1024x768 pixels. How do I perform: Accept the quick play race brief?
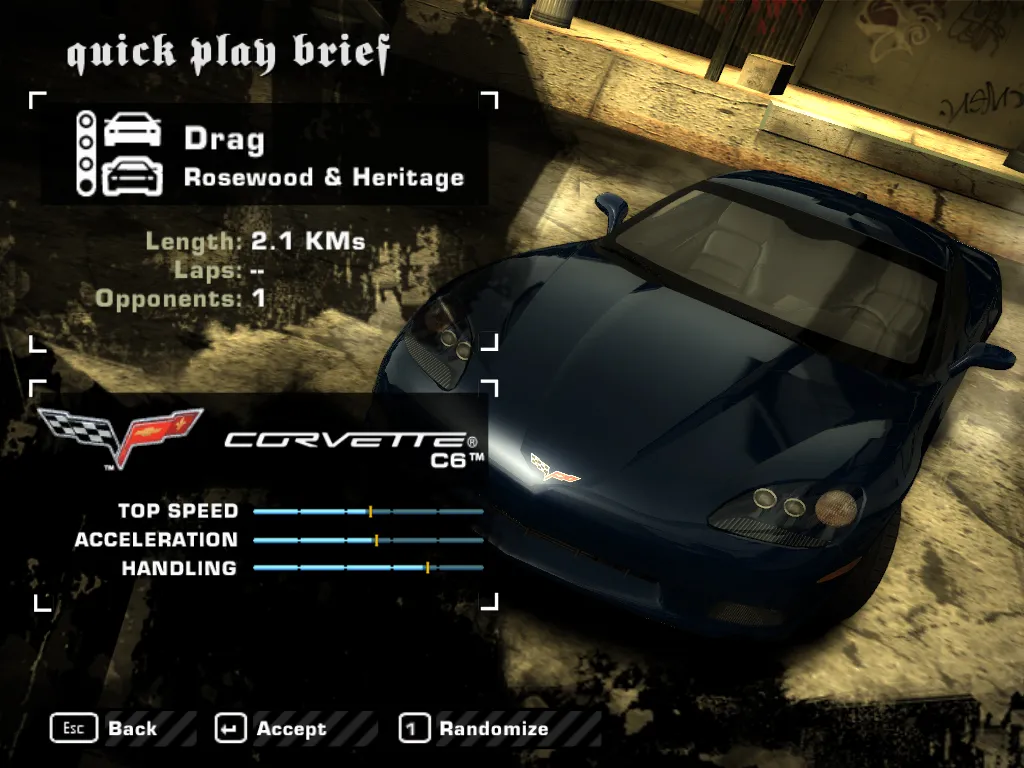pyautogui.click(x=272, y=729)
